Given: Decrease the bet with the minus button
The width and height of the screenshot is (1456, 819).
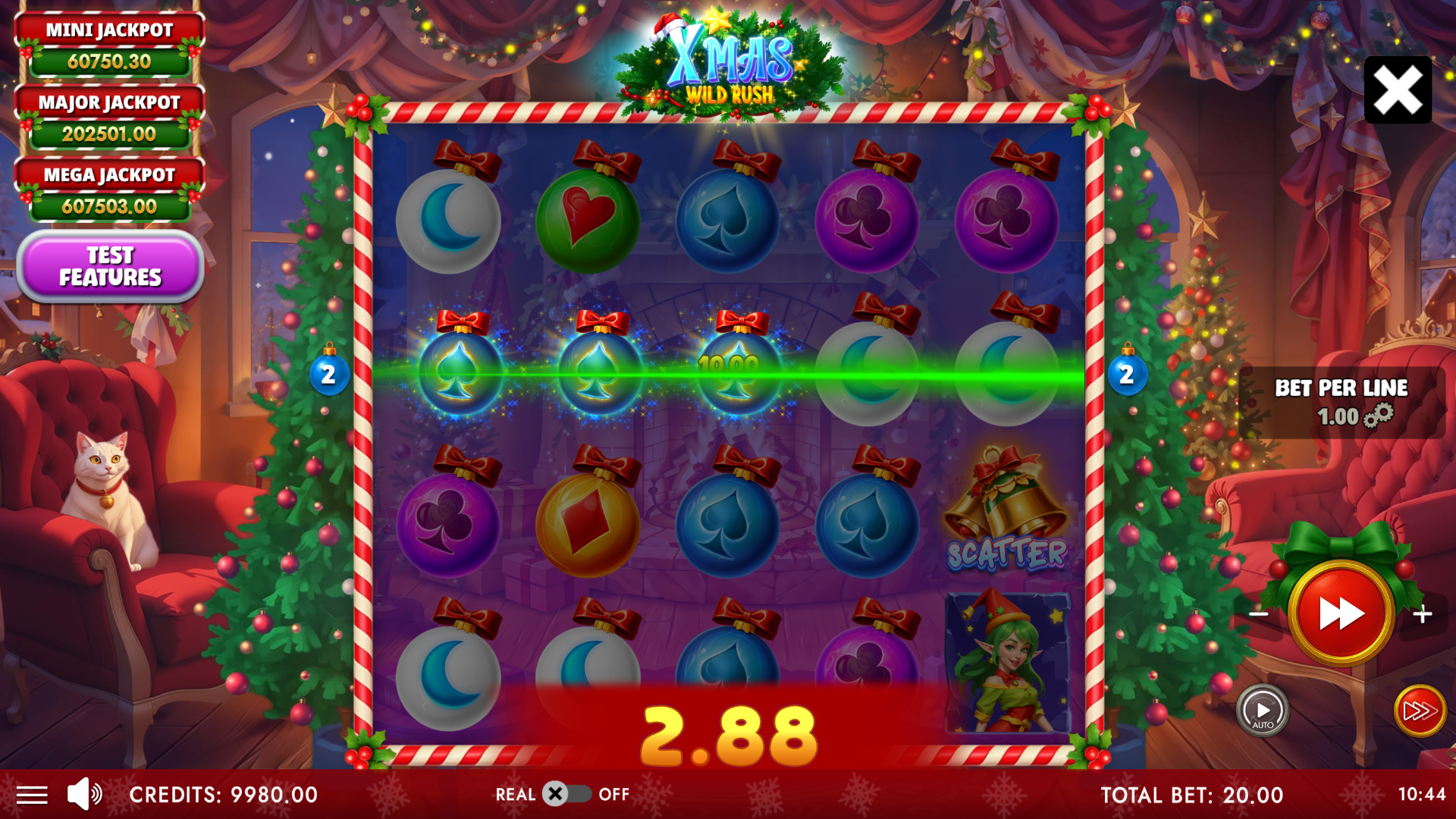Looking at the screenshot, I should tap(1259, 613).
